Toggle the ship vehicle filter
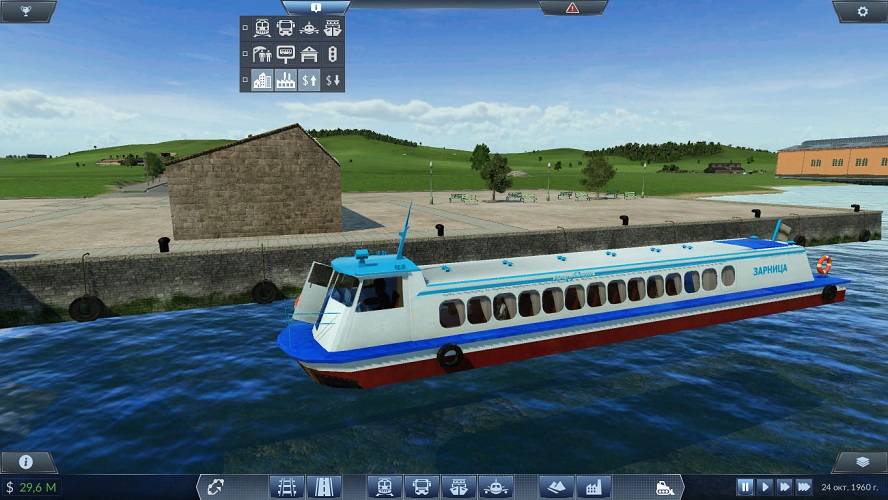 click(332, 29)
